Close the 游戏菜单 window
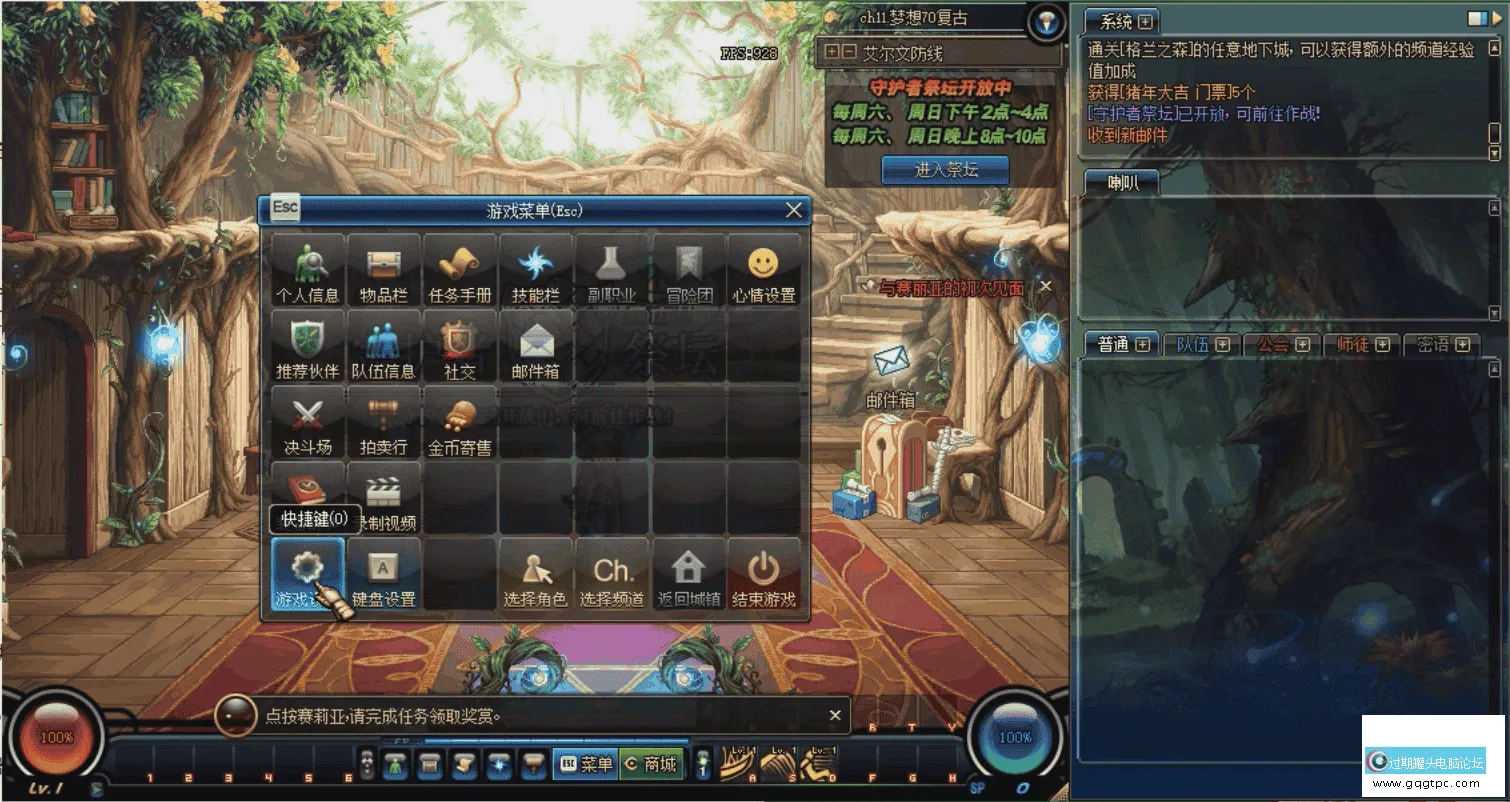 [x=794, y=210]
